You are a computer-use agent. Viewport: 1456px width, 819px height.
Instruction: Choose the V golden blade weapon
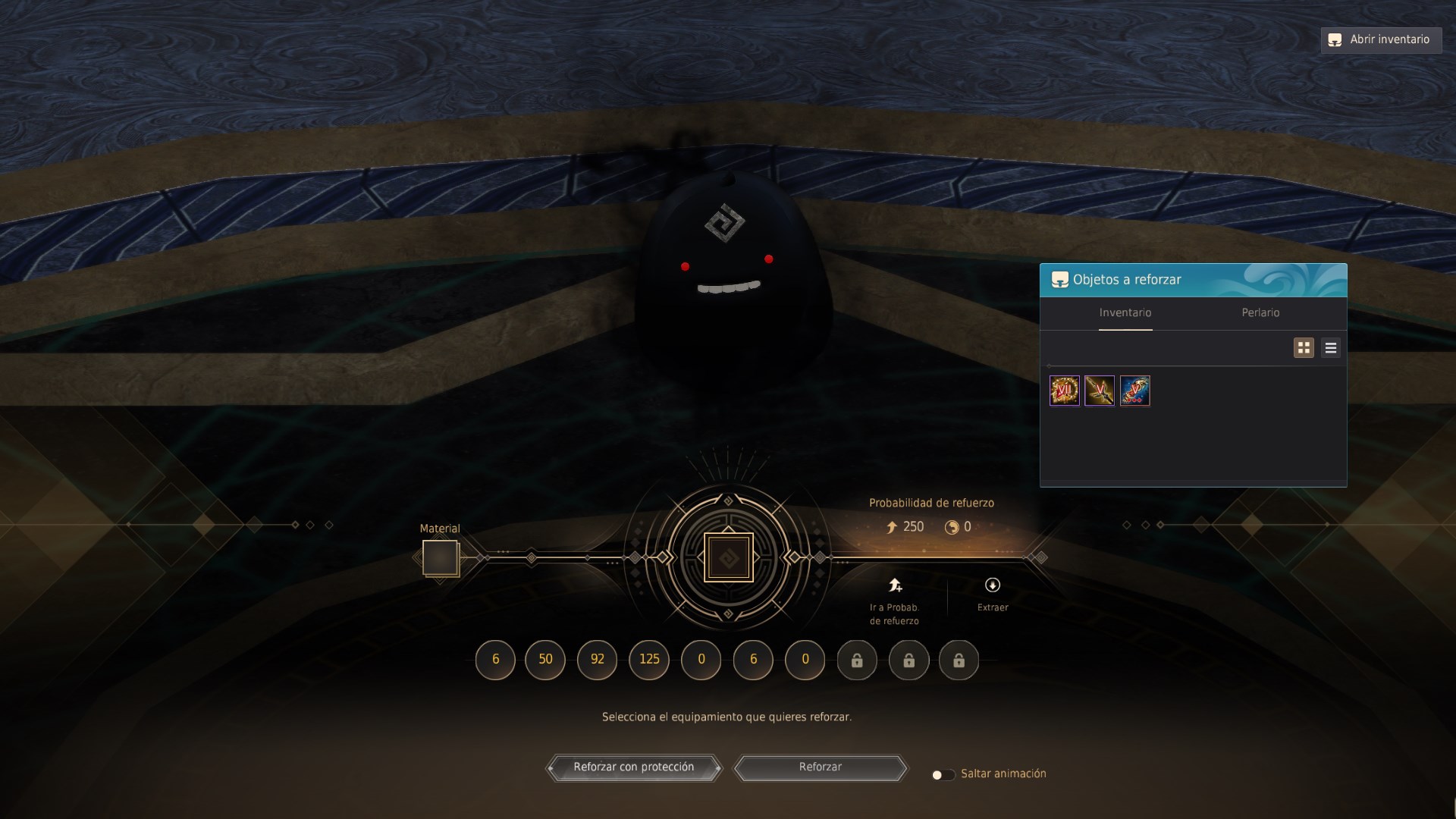[1100, 391]
